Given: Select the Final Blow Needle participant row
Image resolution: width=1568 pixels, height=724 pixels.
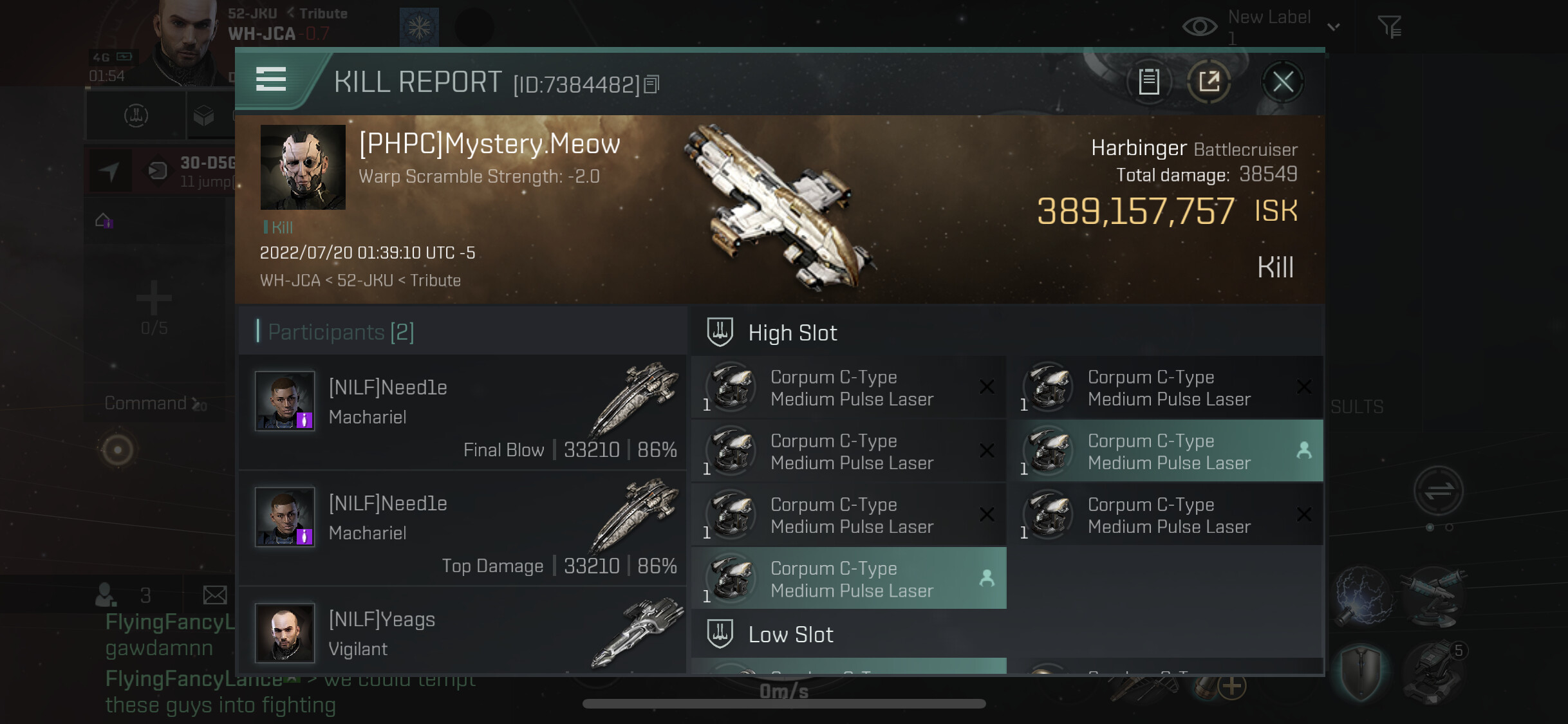Looking at the screenshot, I should pyautogui.click(x=462, y=413).
